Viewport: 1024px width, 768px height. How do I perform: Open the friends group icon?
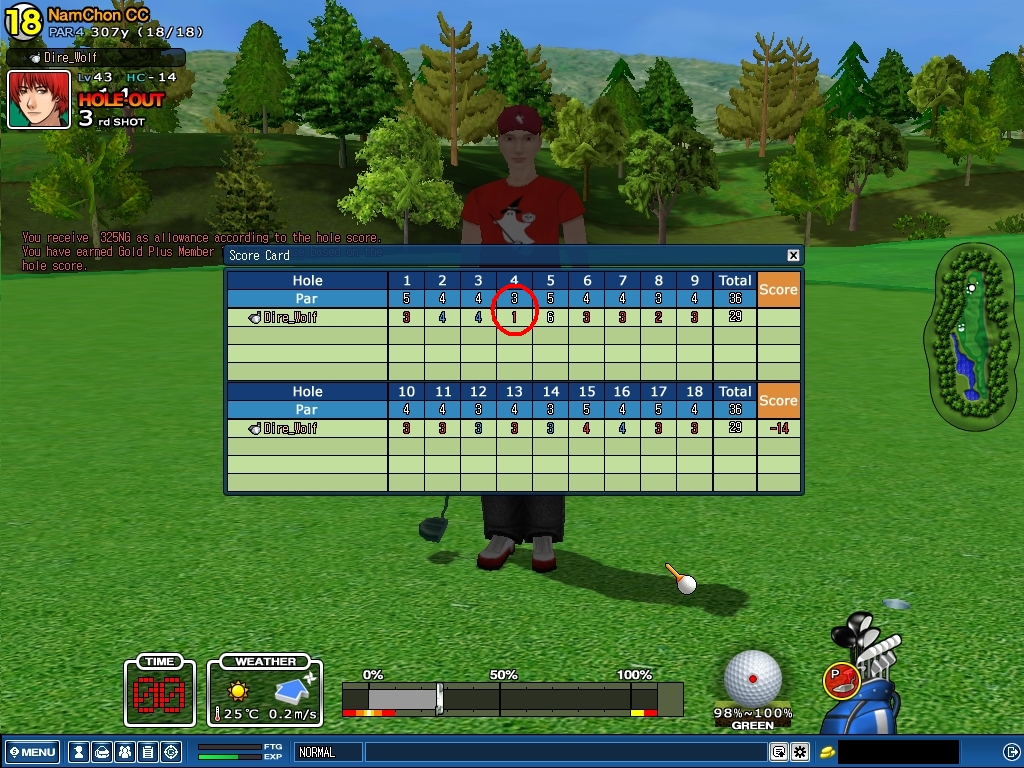coord(124,752)
